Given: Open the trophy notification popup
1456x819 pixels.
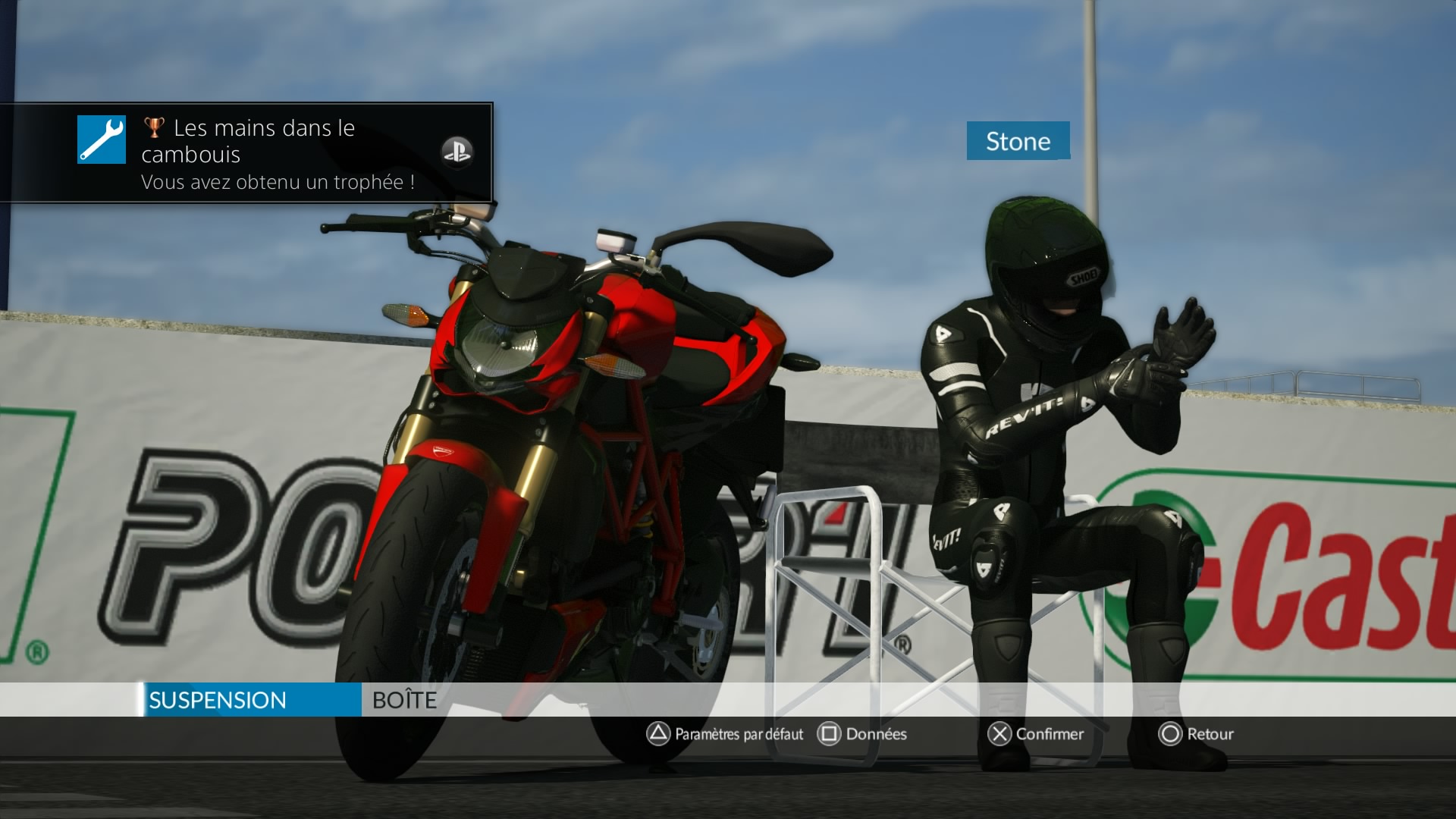Looking at the screenshot, I should [246, 152].
